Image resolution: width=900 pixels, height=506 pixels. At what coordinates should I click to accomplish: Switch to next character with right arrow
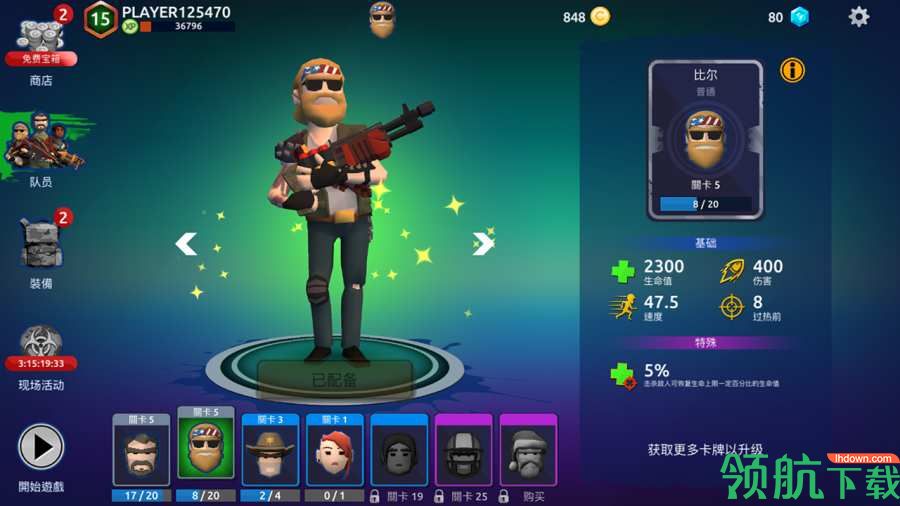tap(483, 243)
